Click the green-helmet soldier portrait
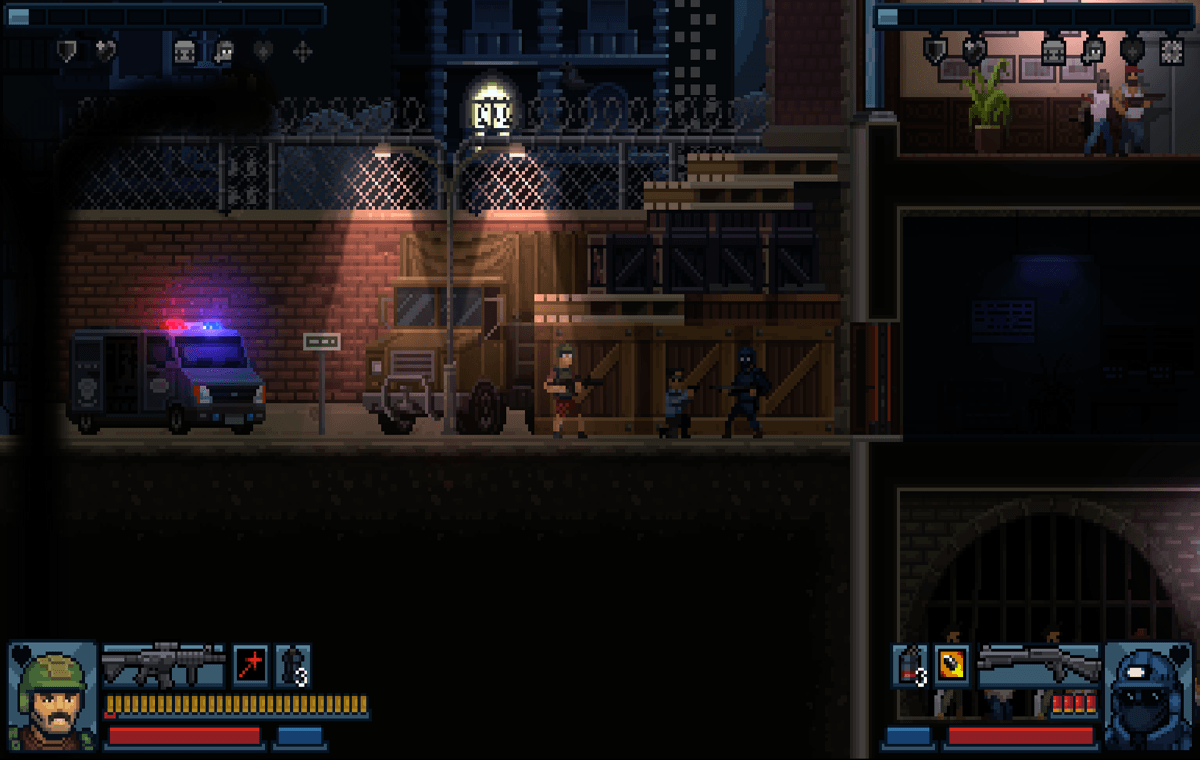Image resolution: width=1200 pixels, height=760 pixels. point(52,695)
